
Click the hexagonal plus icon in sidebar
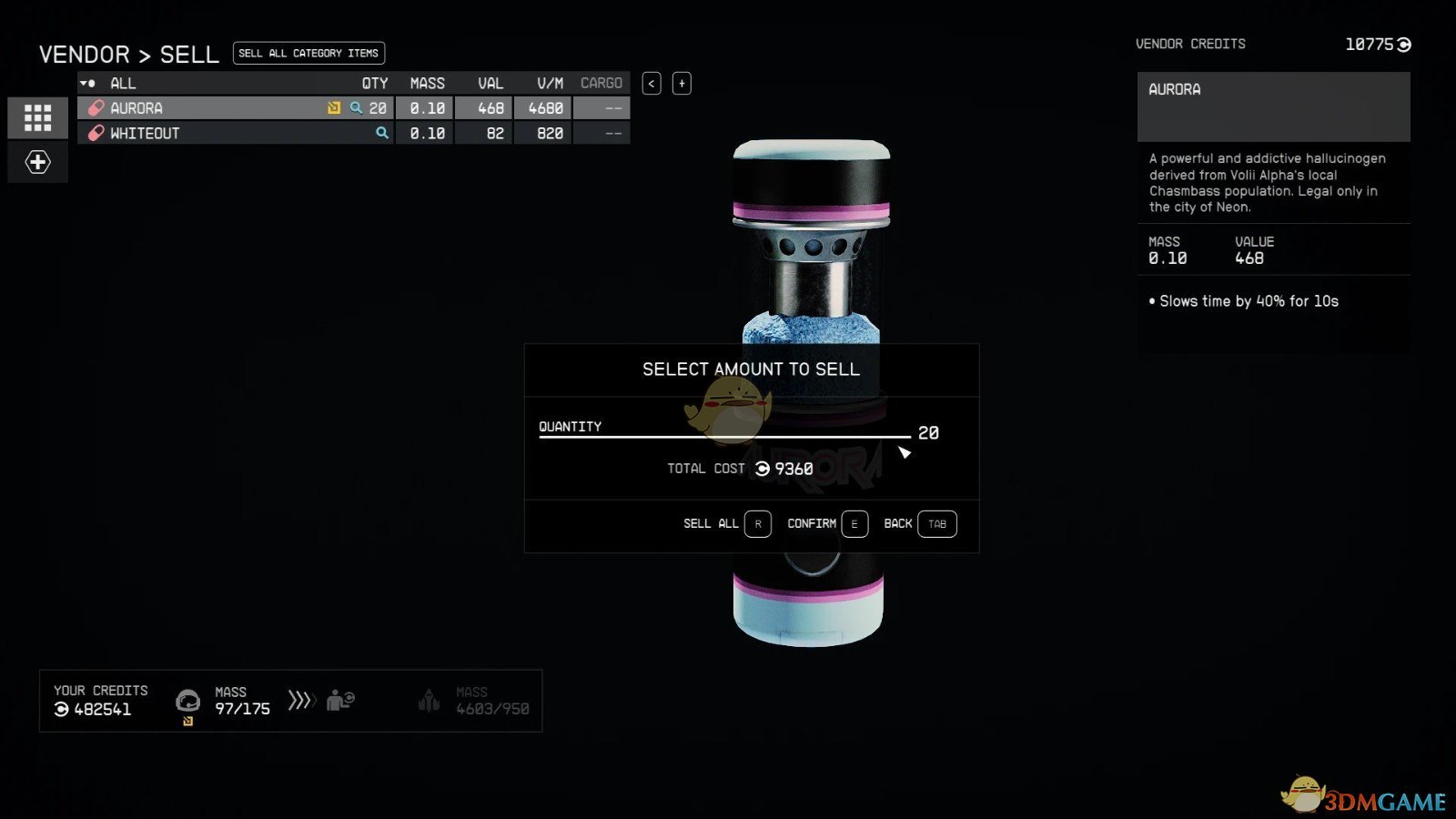pyautogui.click(x=37, y=162)
